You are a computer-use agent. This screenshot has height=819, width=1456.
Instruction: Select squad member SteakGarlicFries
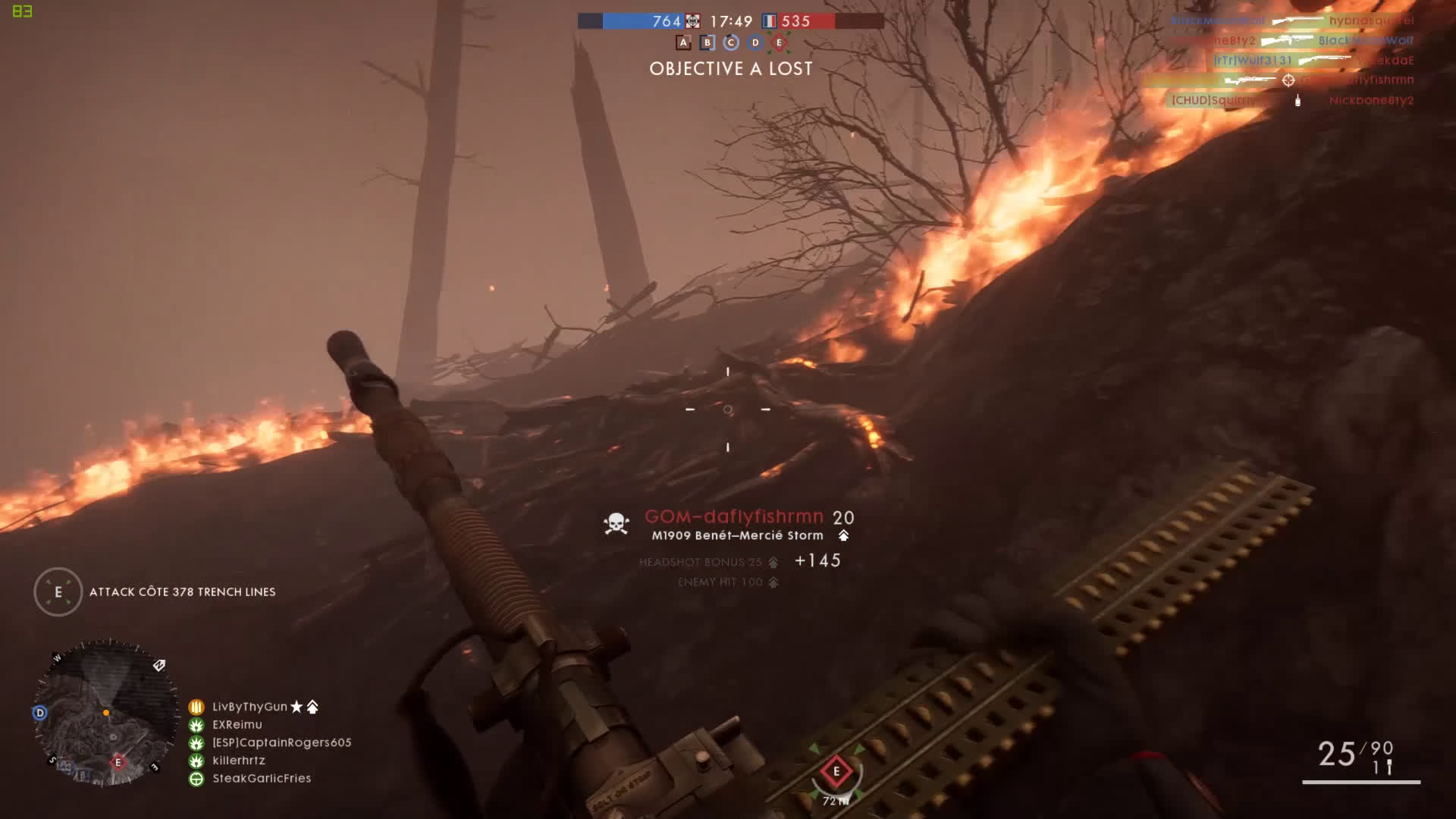pyautogui.click(x=262, y=778)
